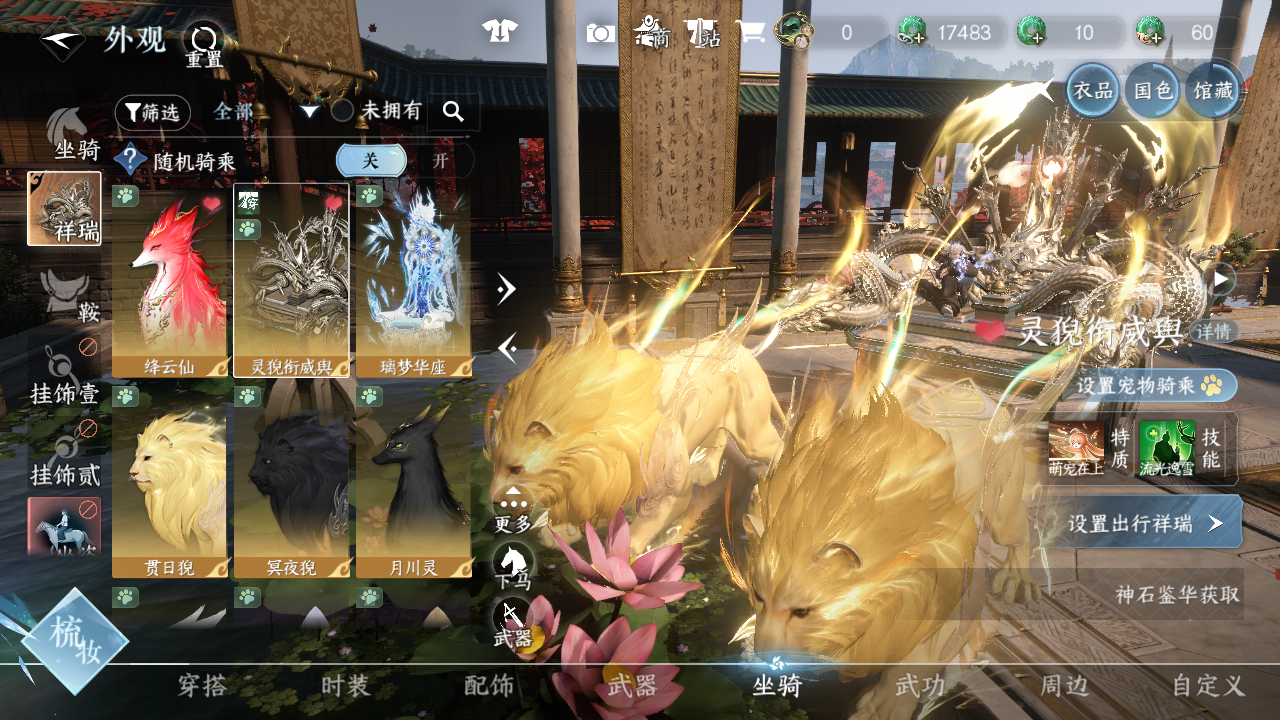The height and width of the screenshot is (720, 1280).
Task: Toggle the 未拥有 unowned checkbox
Action: click(x=342, y=111)
